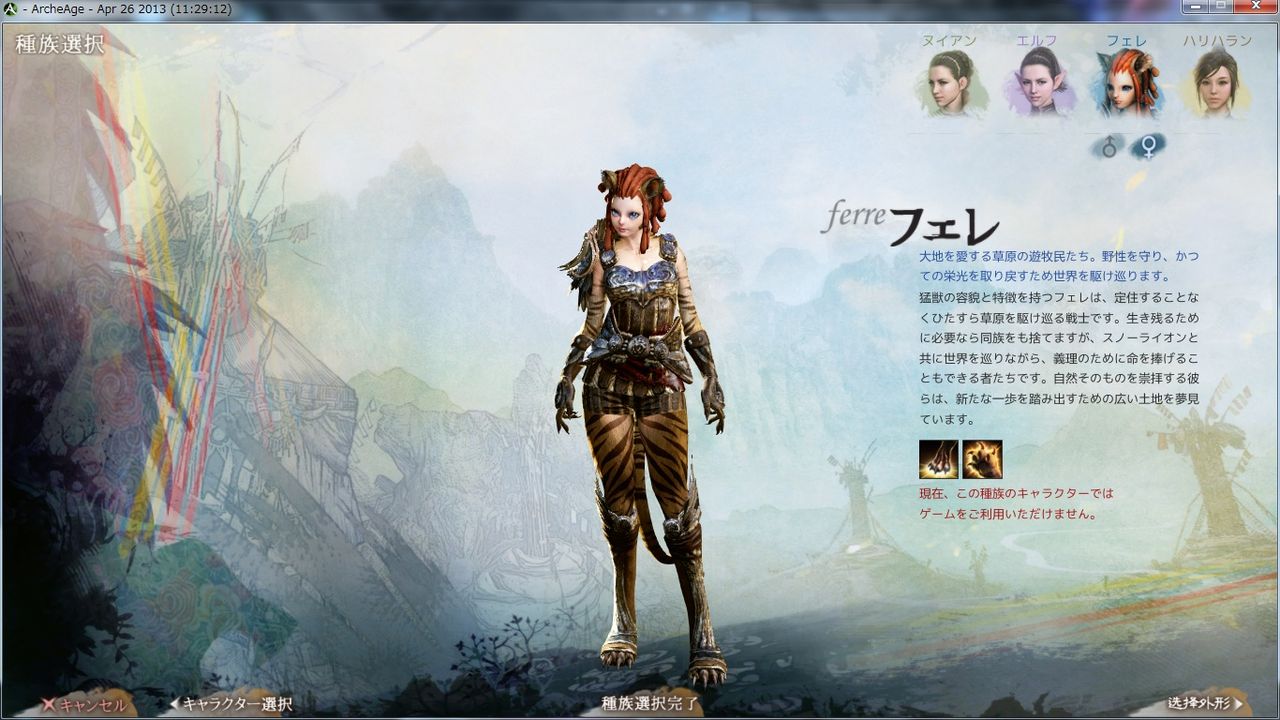Click the claw attack racial skill icon

click(x=937, y=458)
